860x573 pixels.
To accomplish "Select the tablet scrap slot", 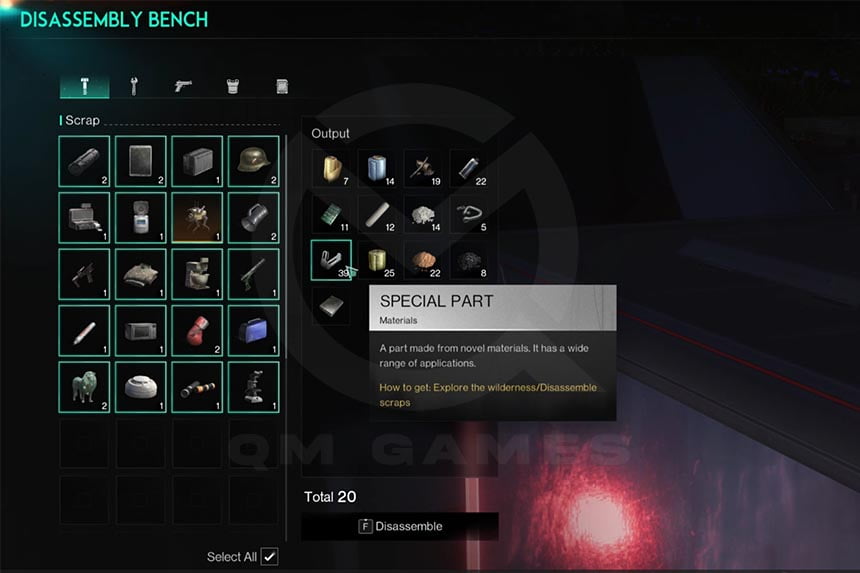I will click(140, 162).
